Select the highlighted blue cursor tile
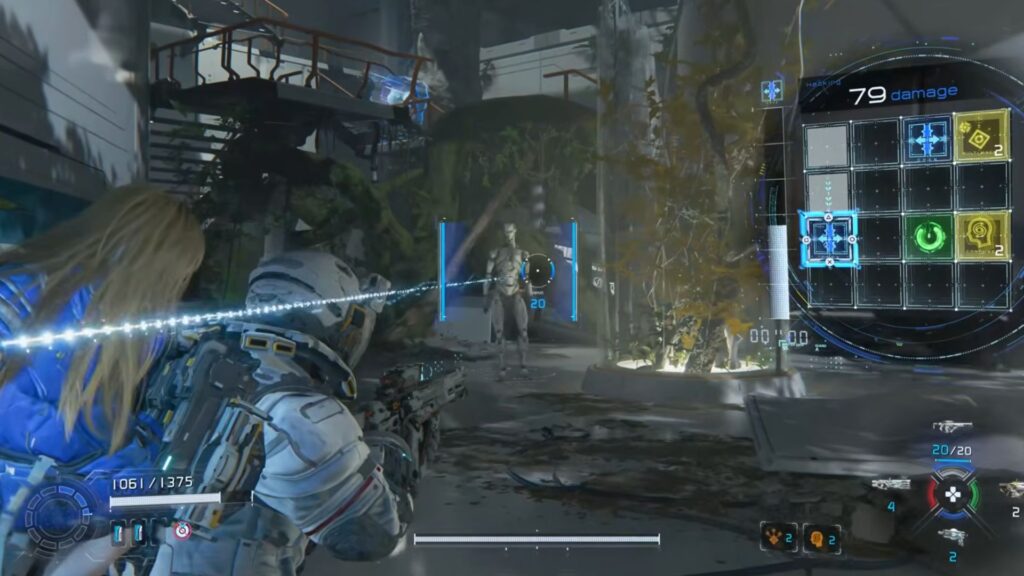 pos(828,238)
